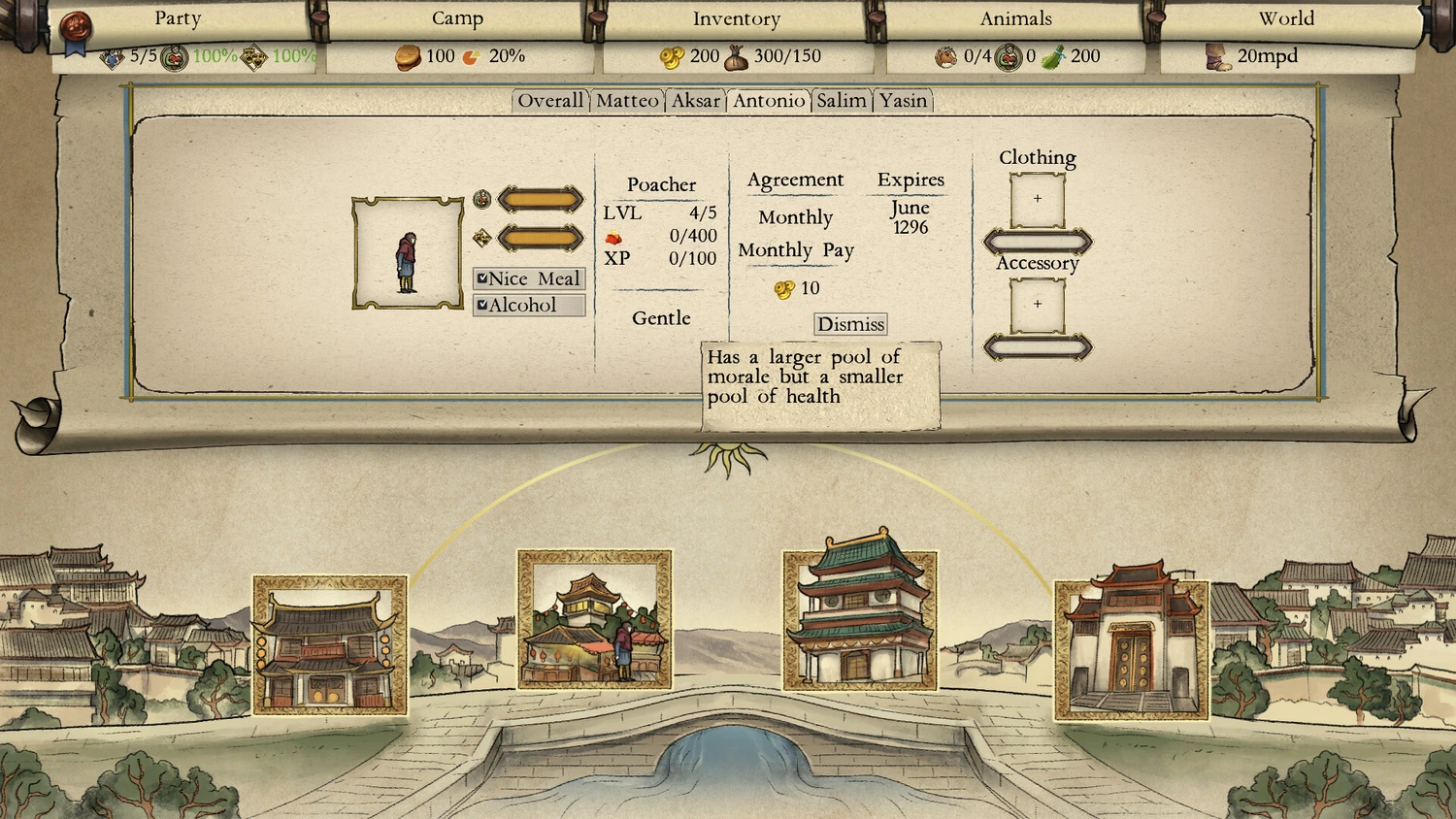Show Aksar's party tab

coord(696,101)
